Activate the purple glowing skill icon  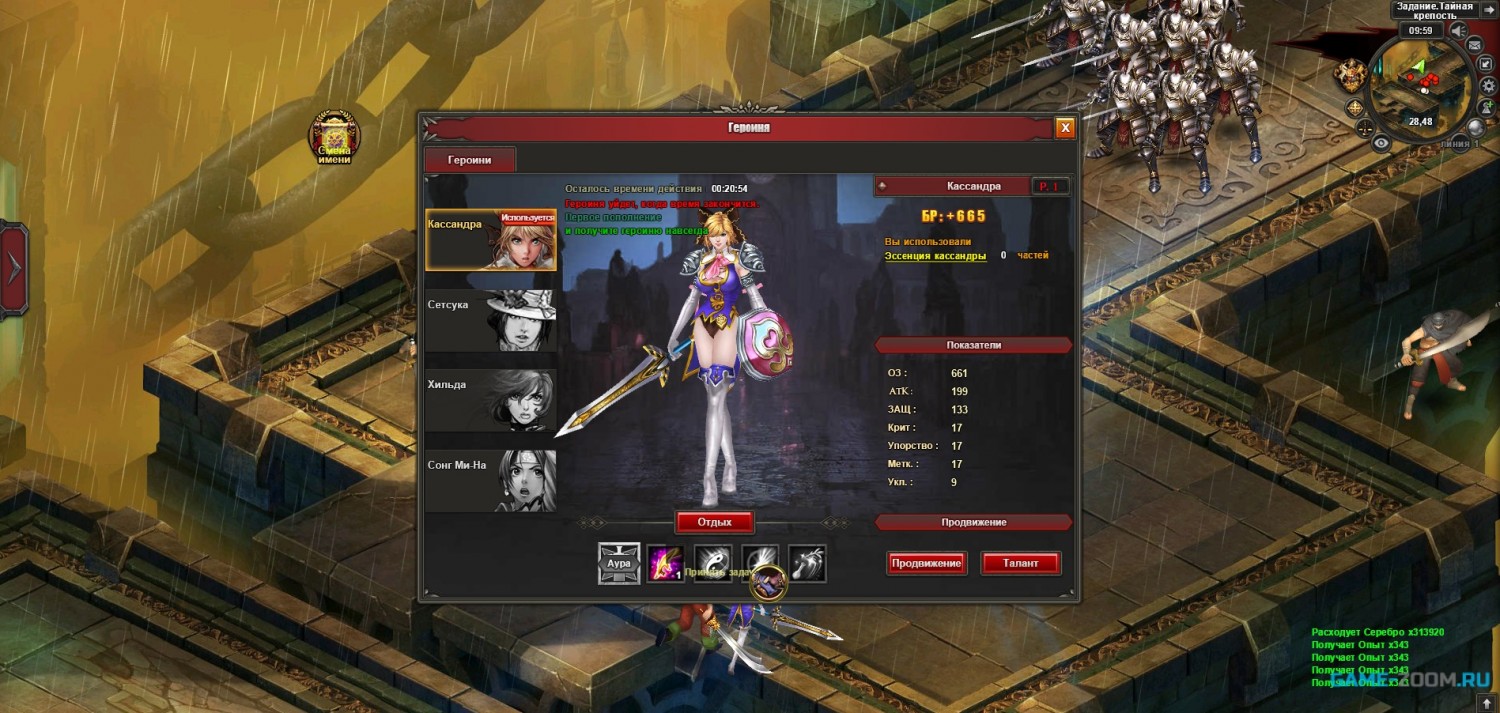tap(665, 563)
